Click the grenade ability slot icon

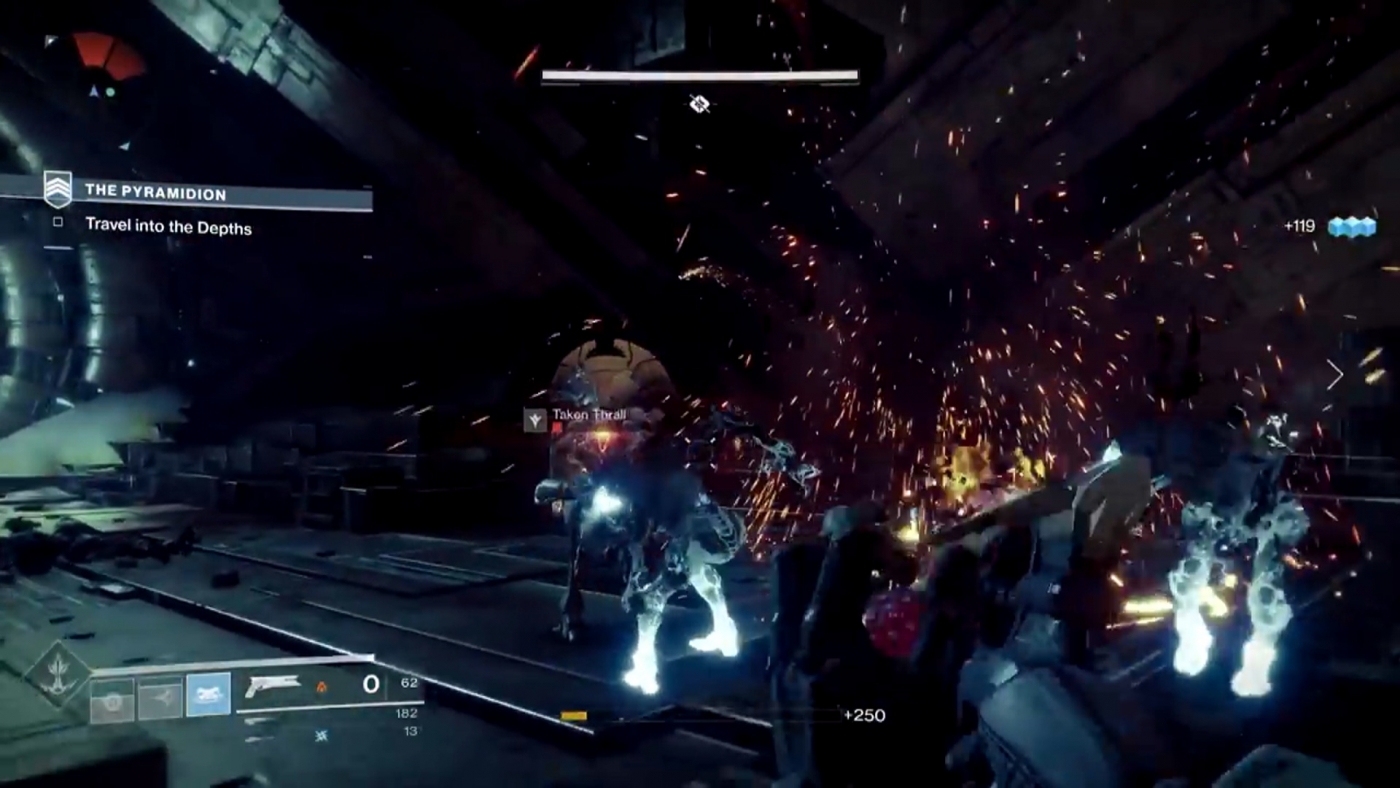(x=110, y=697)
